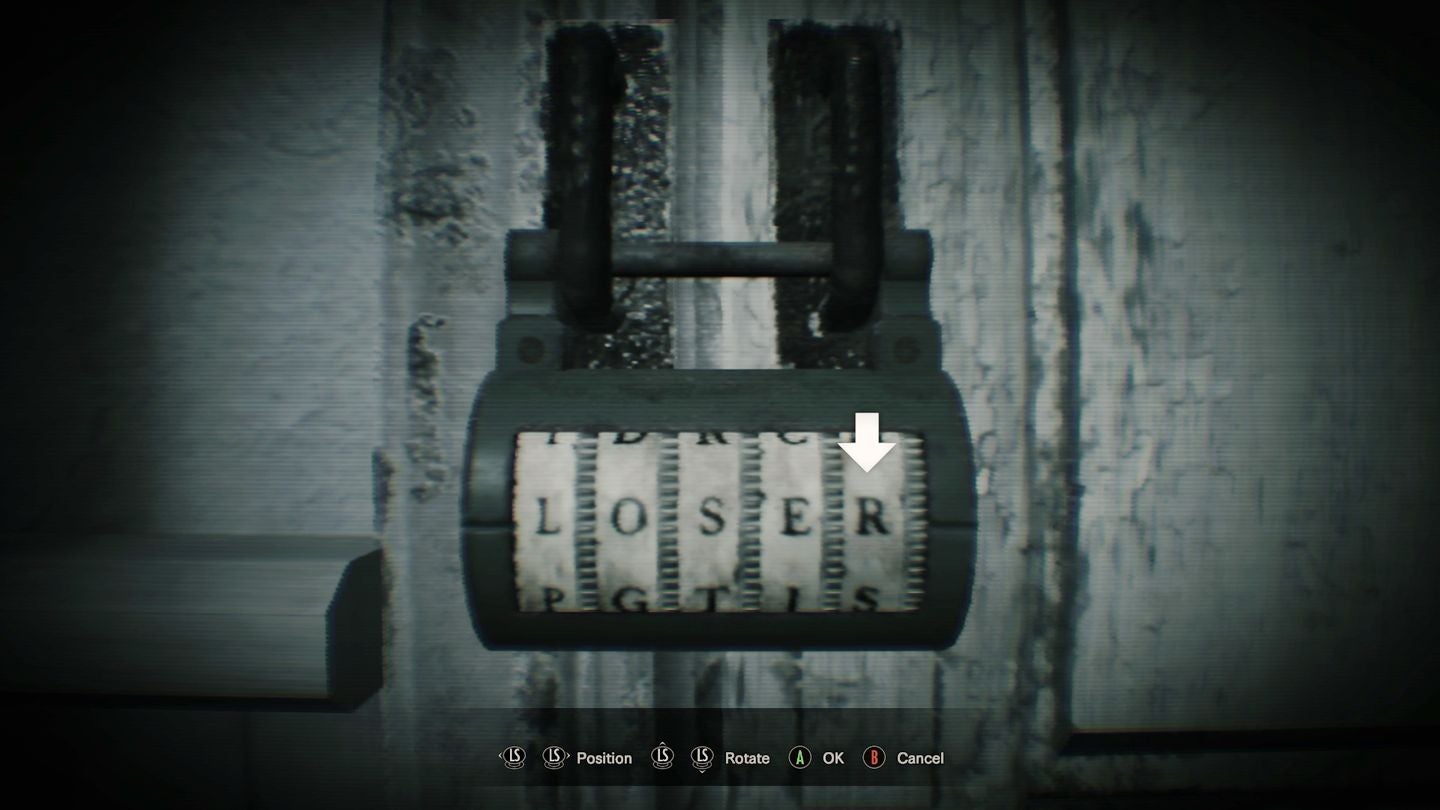1440x810 pixels.
Task: Click the white selection arrow above the dial
Action: 868,440
